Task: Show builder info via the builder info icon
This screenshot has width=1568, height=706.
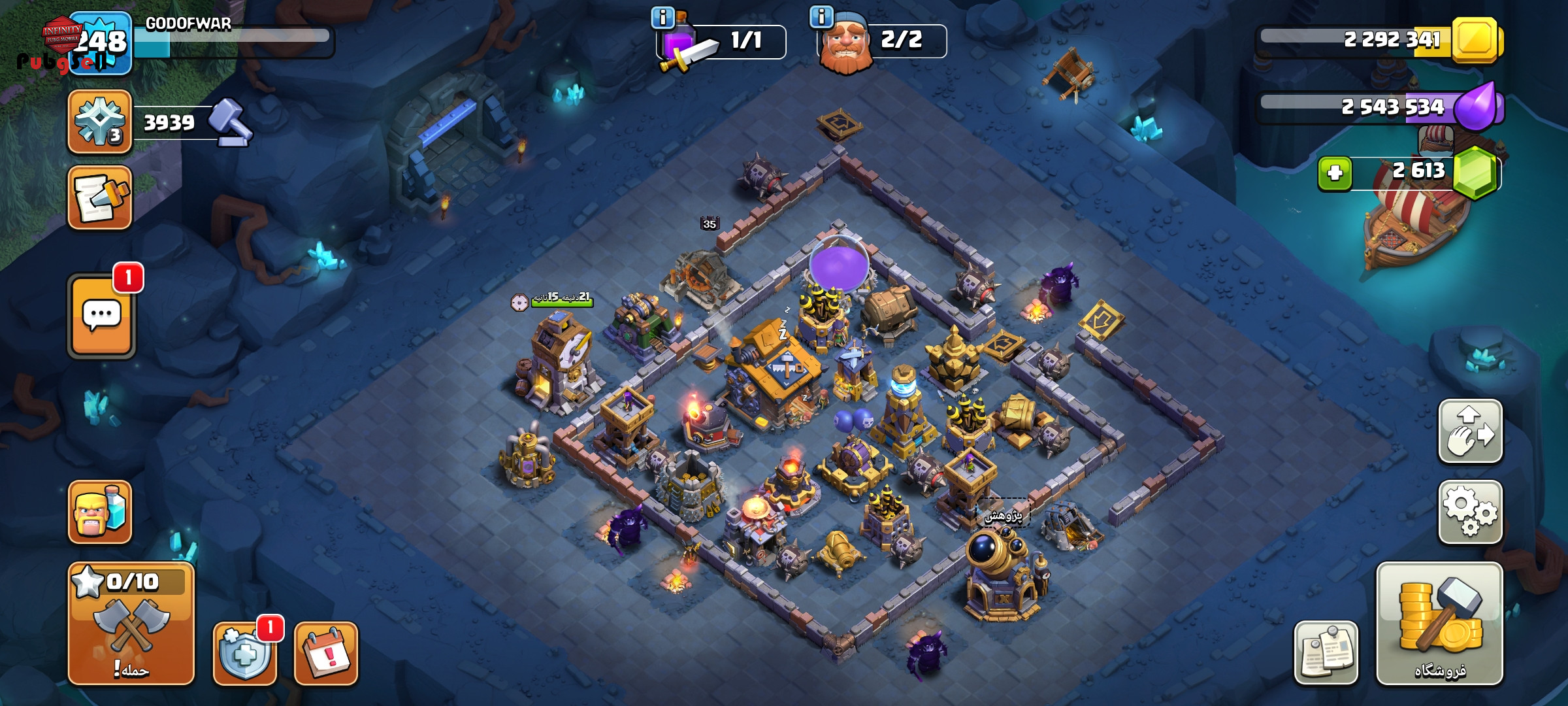Action: (821, 16)
